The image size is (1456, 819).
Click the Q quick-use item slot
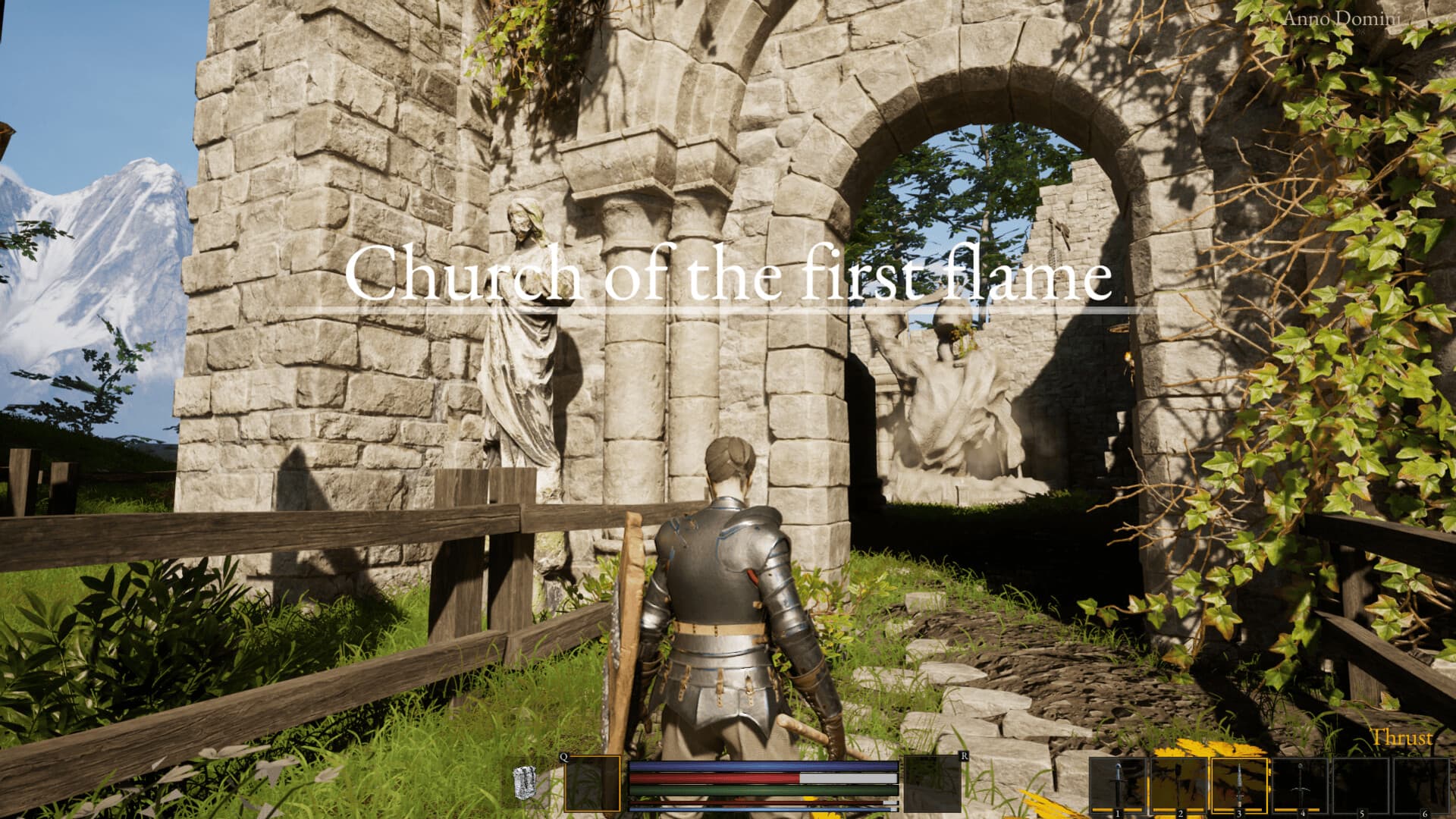593,782
